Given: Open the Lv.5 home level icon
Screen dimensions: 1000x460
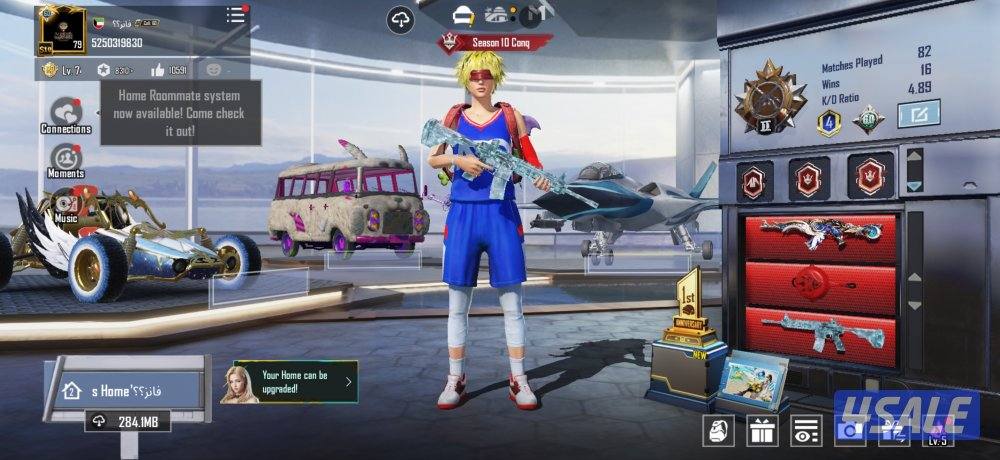Looking at the screenshot, I should [x=937, y=431].
